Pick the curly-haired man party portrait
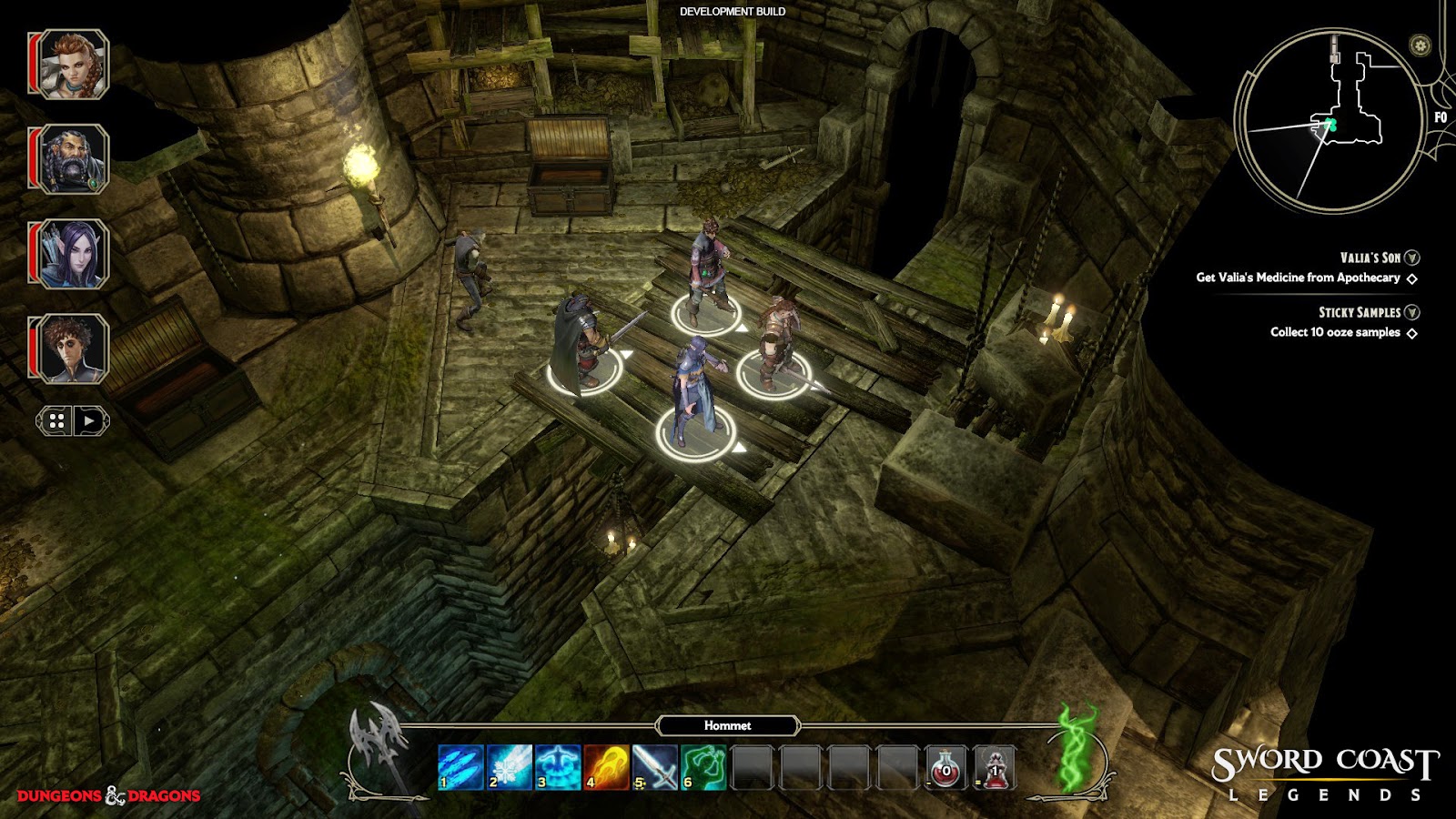 coord(73,349)
